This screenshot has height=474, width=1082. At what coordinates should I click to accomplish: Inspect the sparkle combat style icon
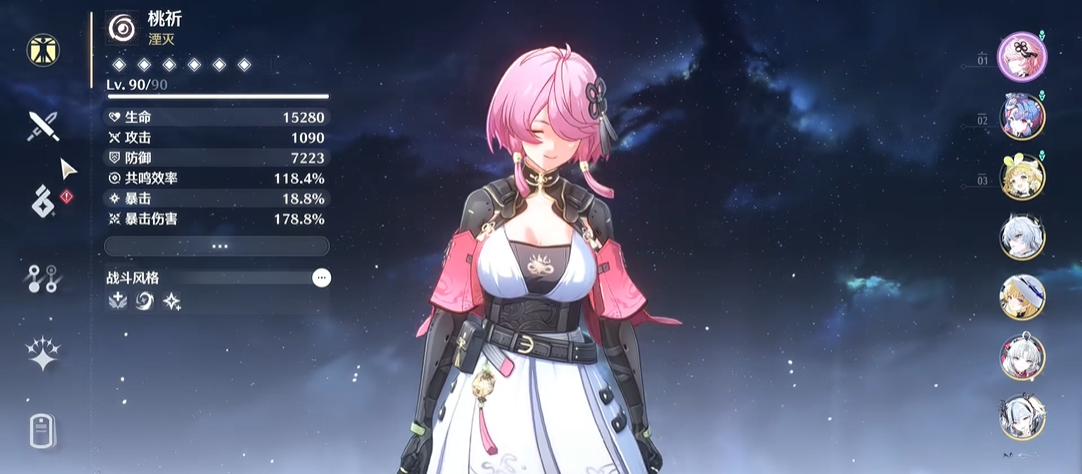[x=172, y=301]
